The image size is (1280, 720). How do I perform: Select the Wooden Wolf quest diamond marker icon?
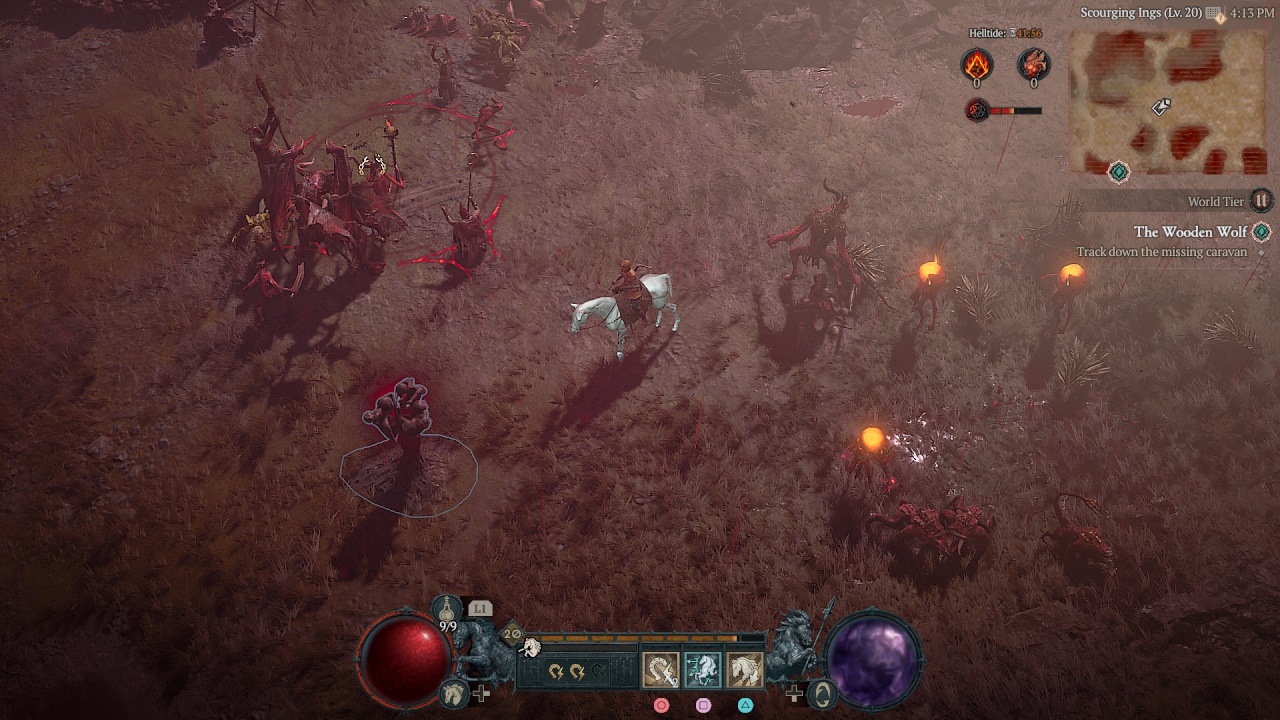[1260, 231]
